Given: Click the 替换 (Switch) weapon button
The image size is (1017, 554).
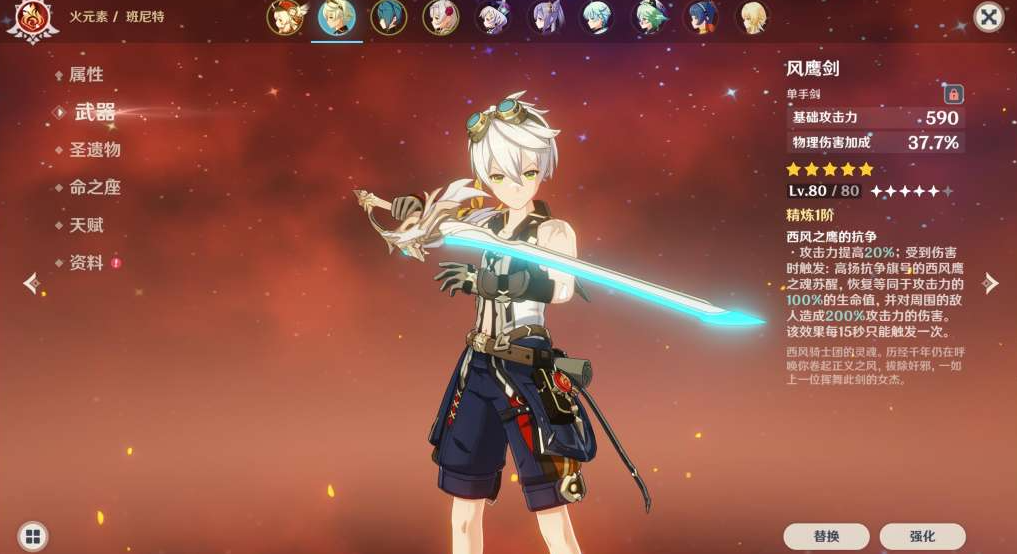Looking at the screenshot, I should (826, 536).
